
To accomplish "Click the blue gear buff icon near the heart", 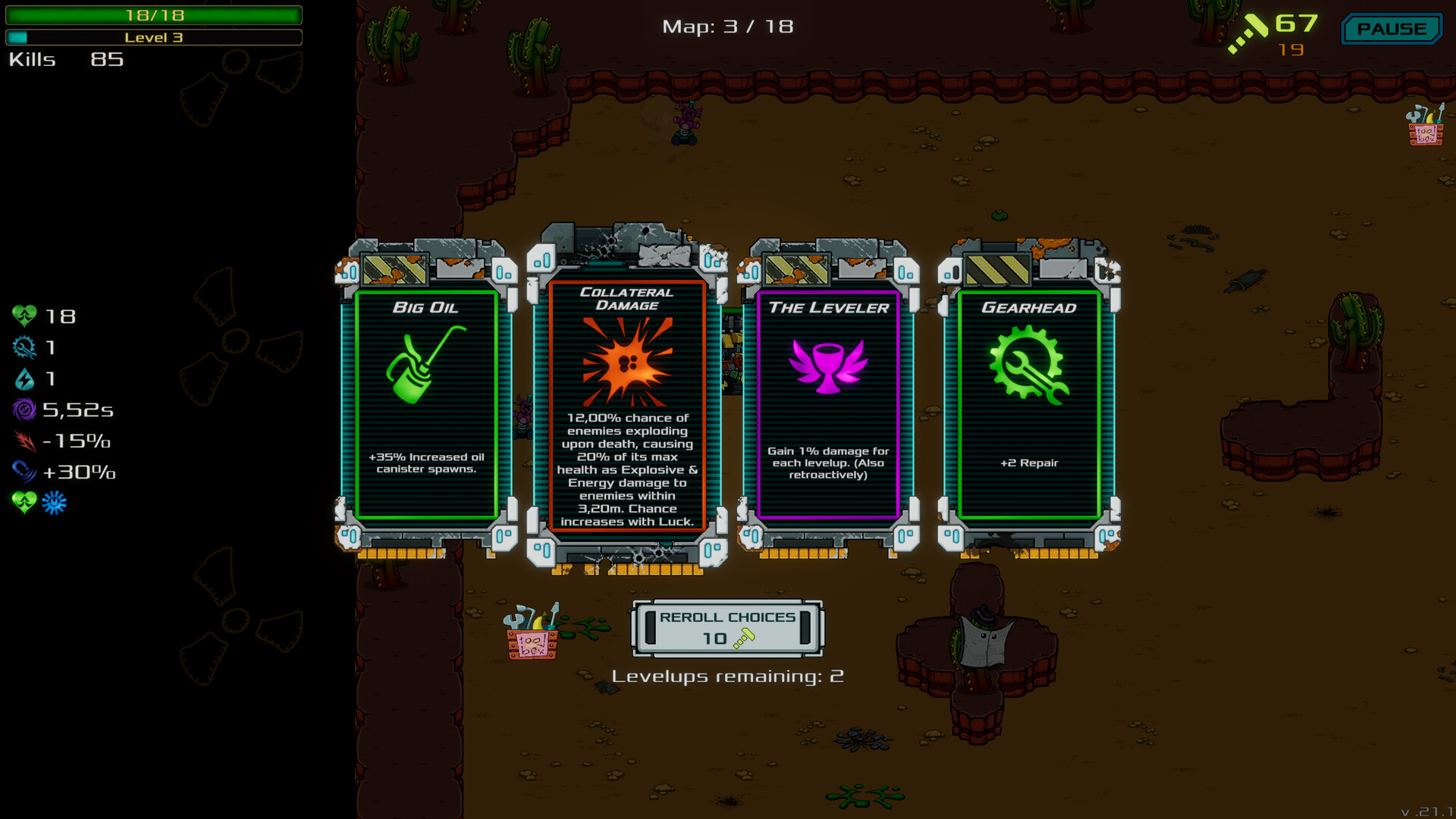I will tap(53, 502).
